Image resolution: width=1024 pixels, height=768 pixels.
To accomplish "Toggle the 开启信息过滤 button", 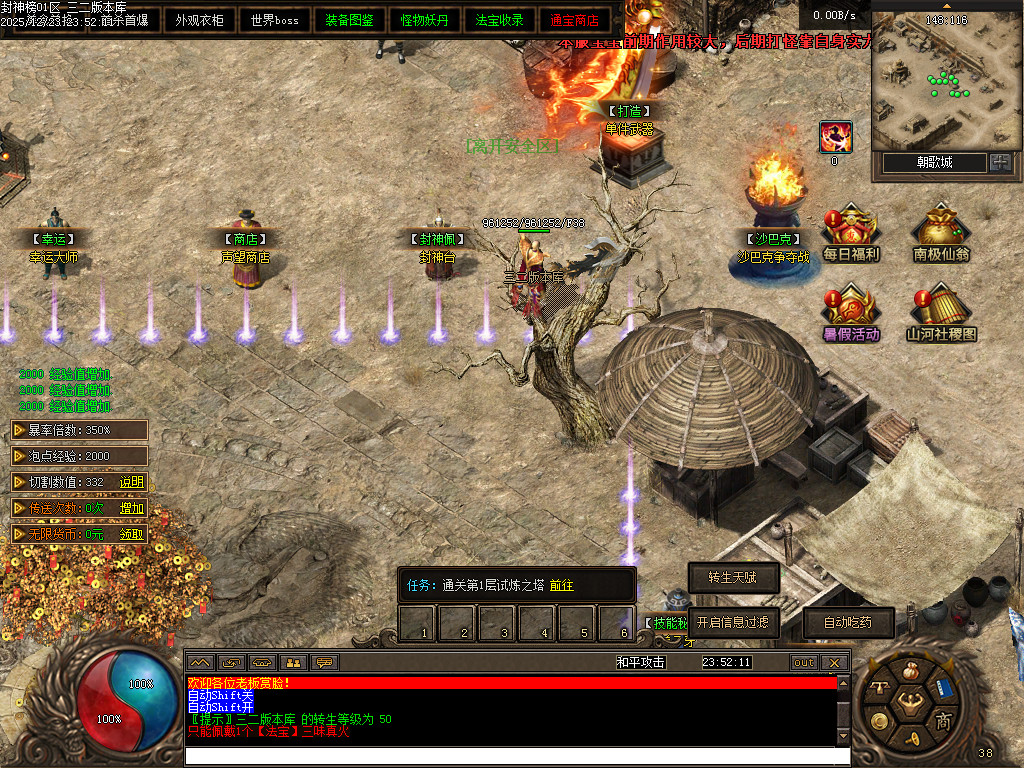I will pyautogui.click(x=733, y=622).
